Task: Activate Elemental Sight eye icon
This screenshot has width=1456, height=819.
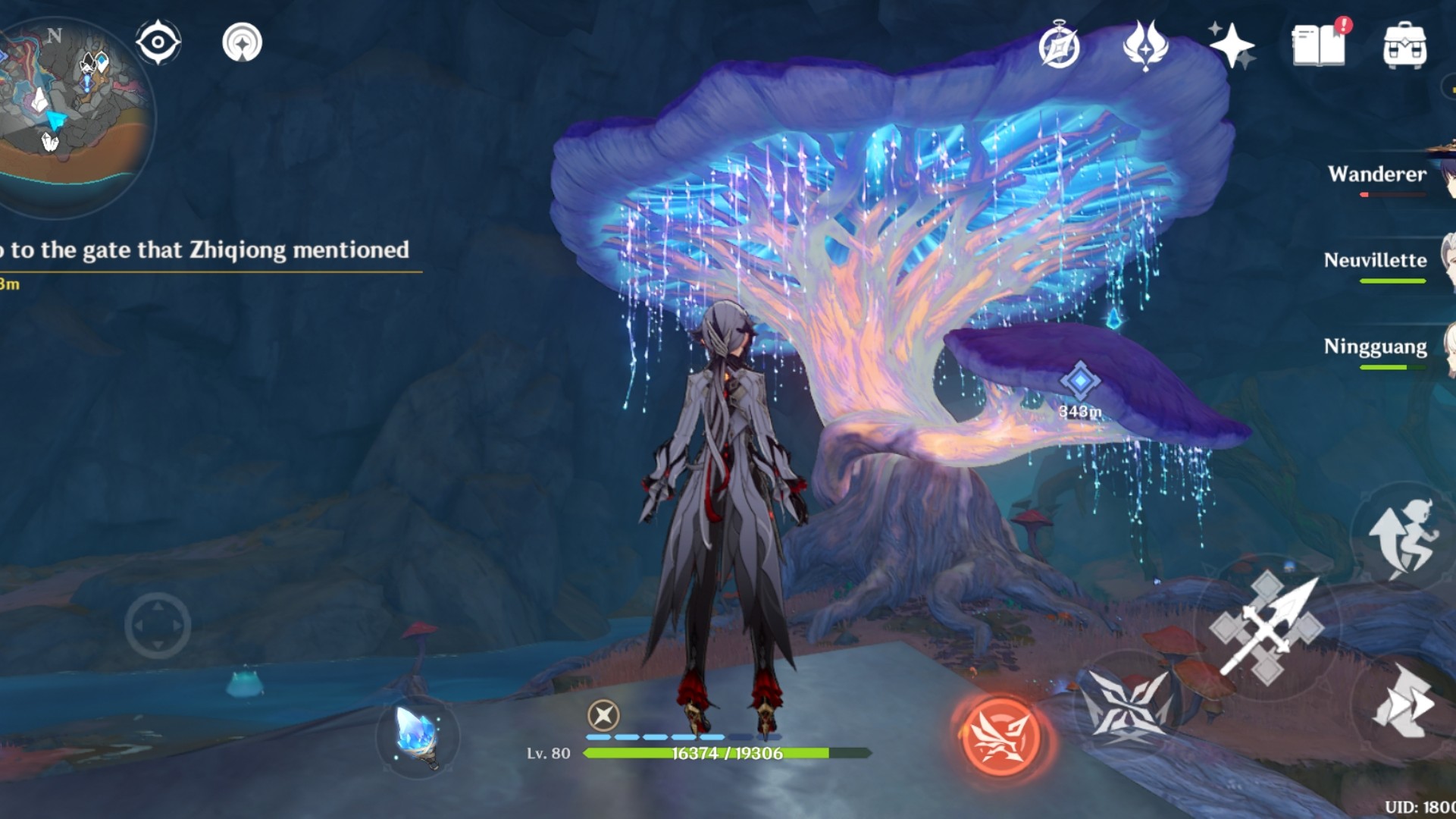Action: [x=157, y=43]
